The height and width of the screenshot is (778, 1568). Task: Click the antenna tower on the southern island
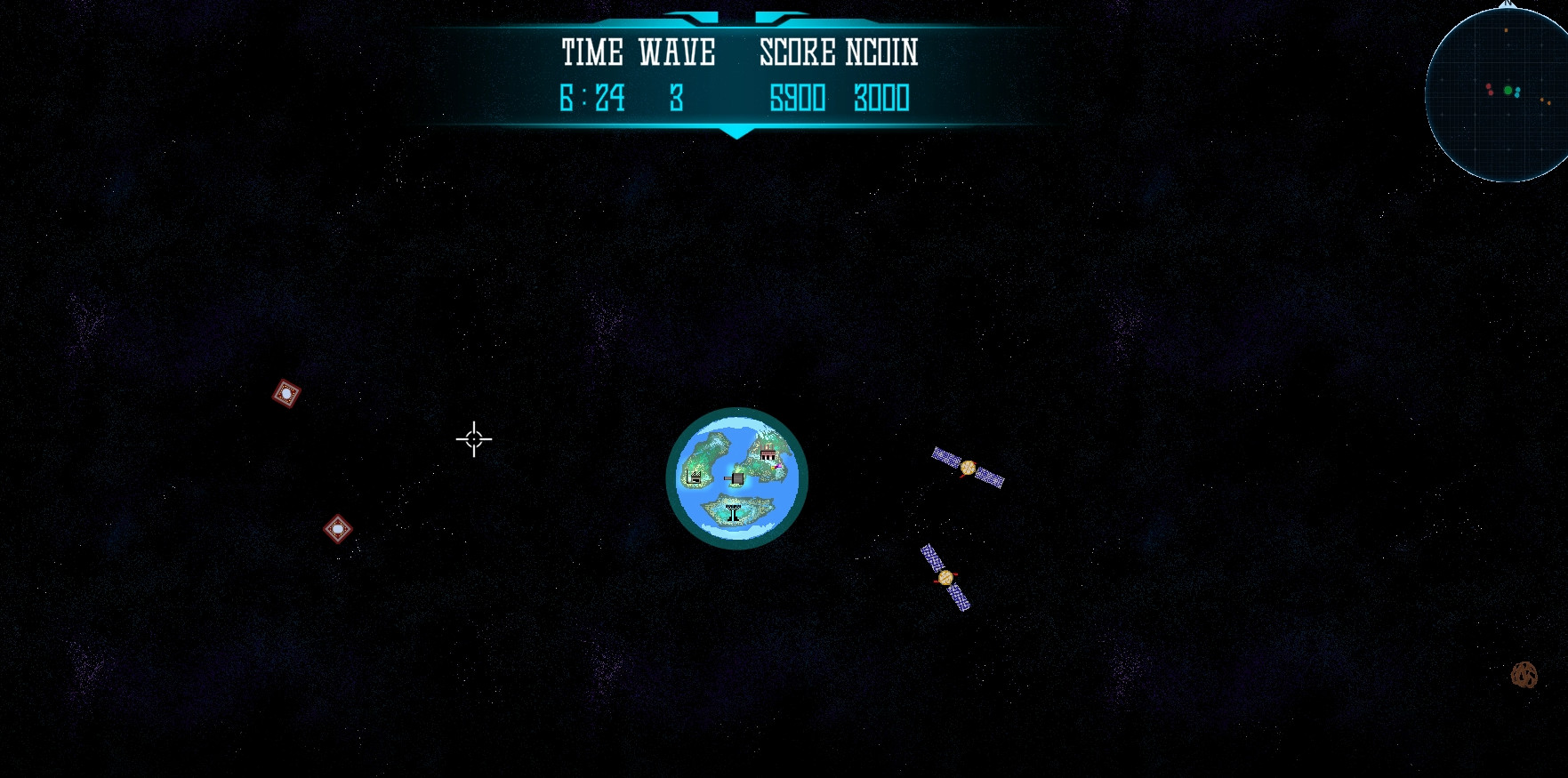(x=734, y=511)
